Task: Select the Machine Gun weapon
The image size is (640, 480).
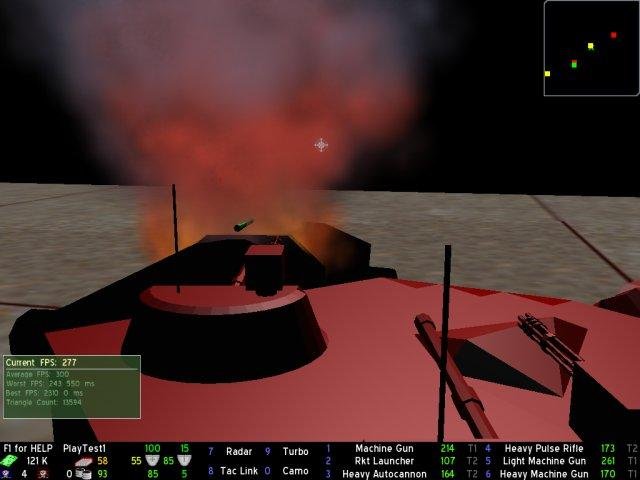Action: pos(383,449)
